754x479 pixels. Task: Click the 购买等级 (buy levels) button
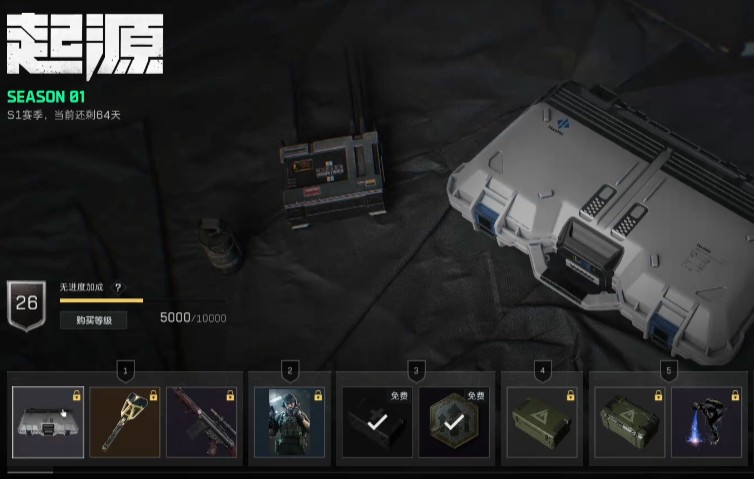click(93, 320)
